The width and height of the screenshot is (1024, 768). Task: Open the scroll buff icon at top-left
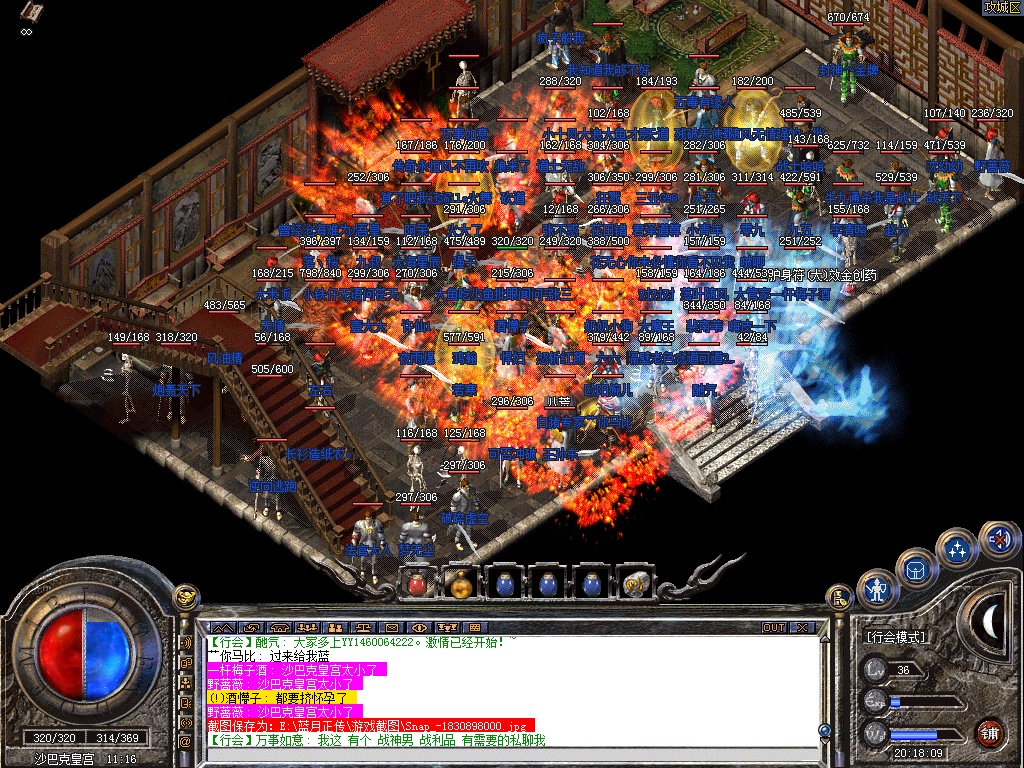32,13
